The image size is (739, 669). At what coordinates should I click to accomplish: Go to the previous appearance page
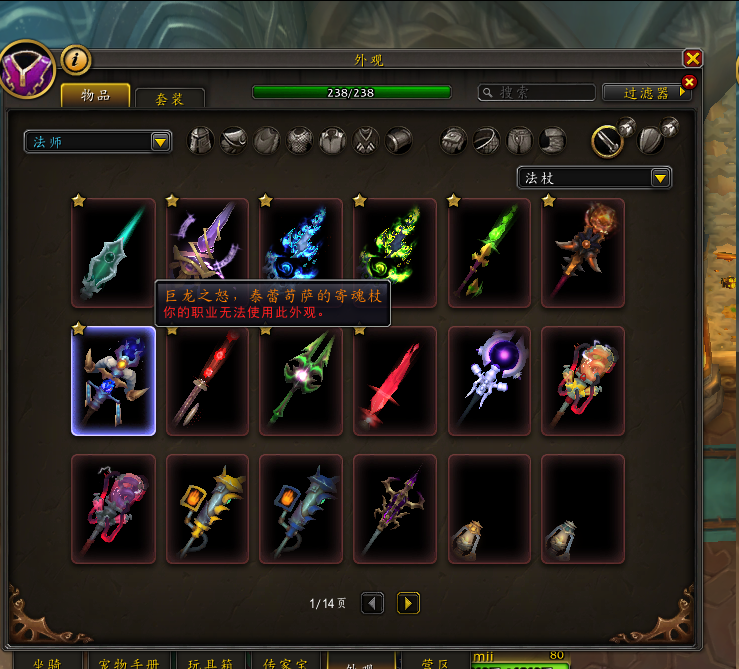coord(372,603)
